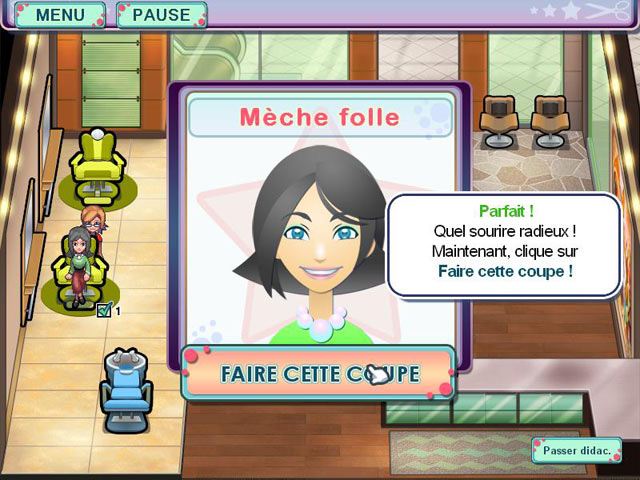Skip tutorial via Passer didac. button
Viewport: 640px width, 480px height.
click(x=576, y=450)
